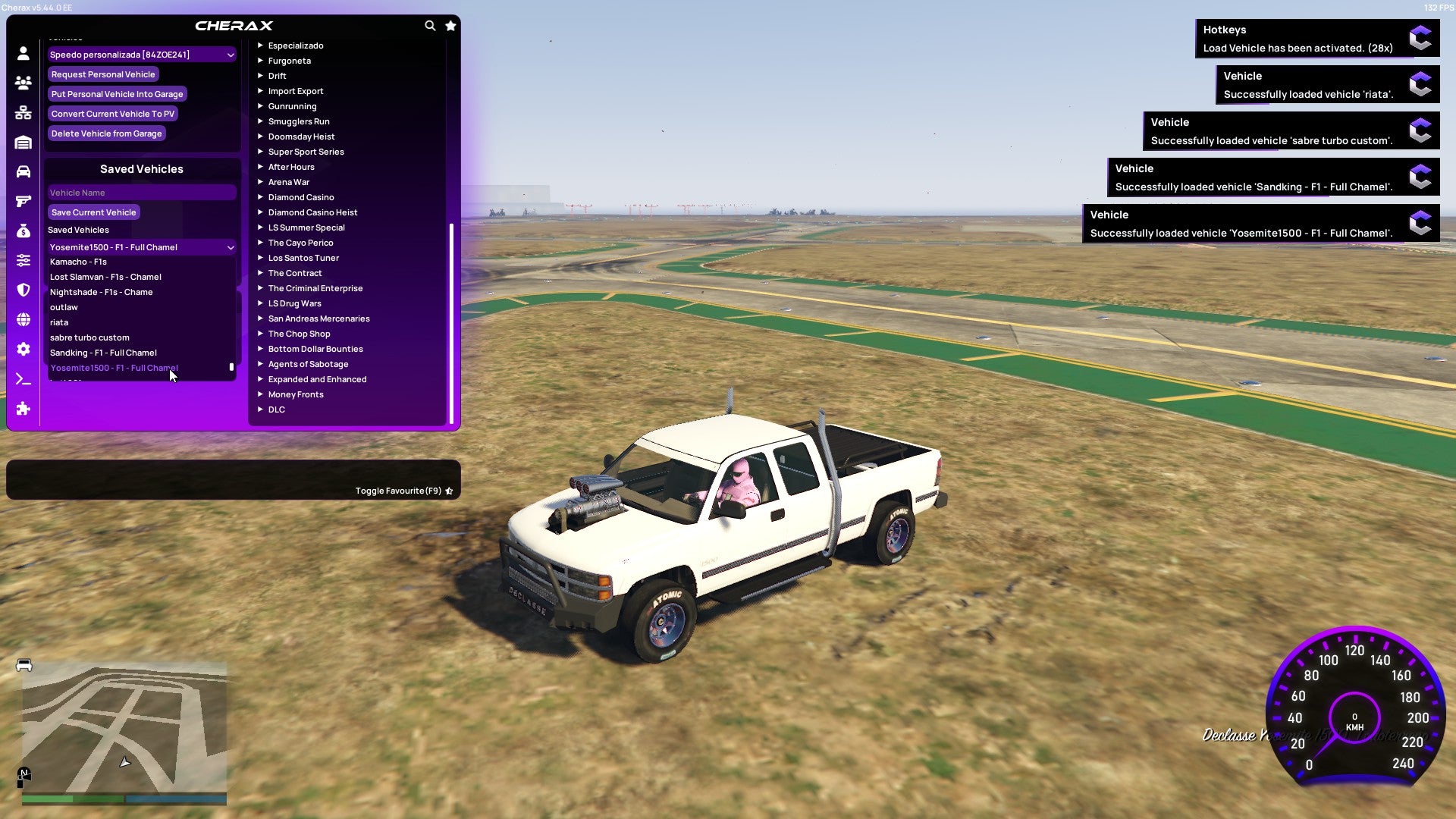Open the Self player menu icon
The width and height of the screenshot is (1456, 819).
23,53
